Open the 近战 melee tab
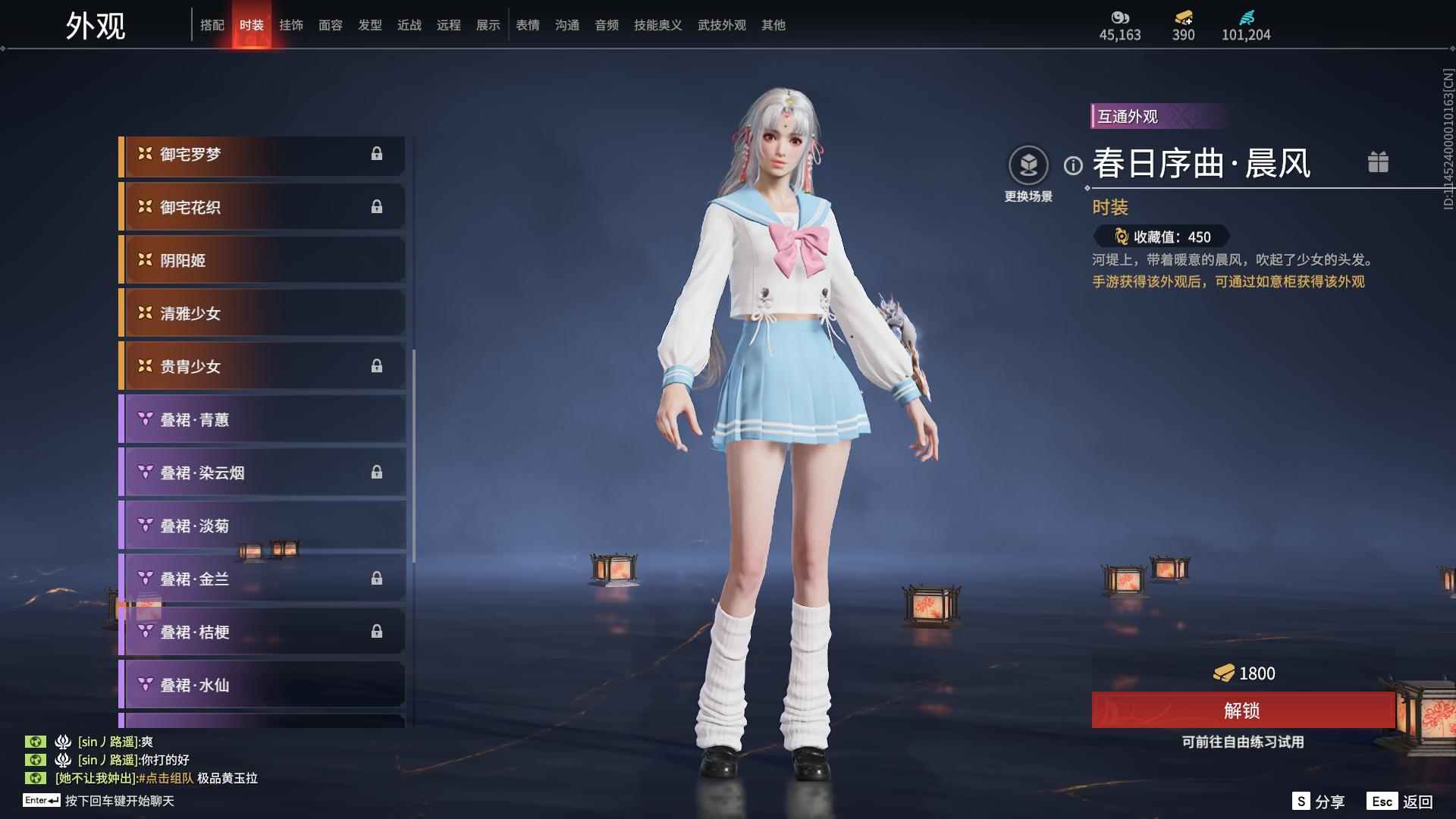This screenshot has height=819, width=1456. 409,25
